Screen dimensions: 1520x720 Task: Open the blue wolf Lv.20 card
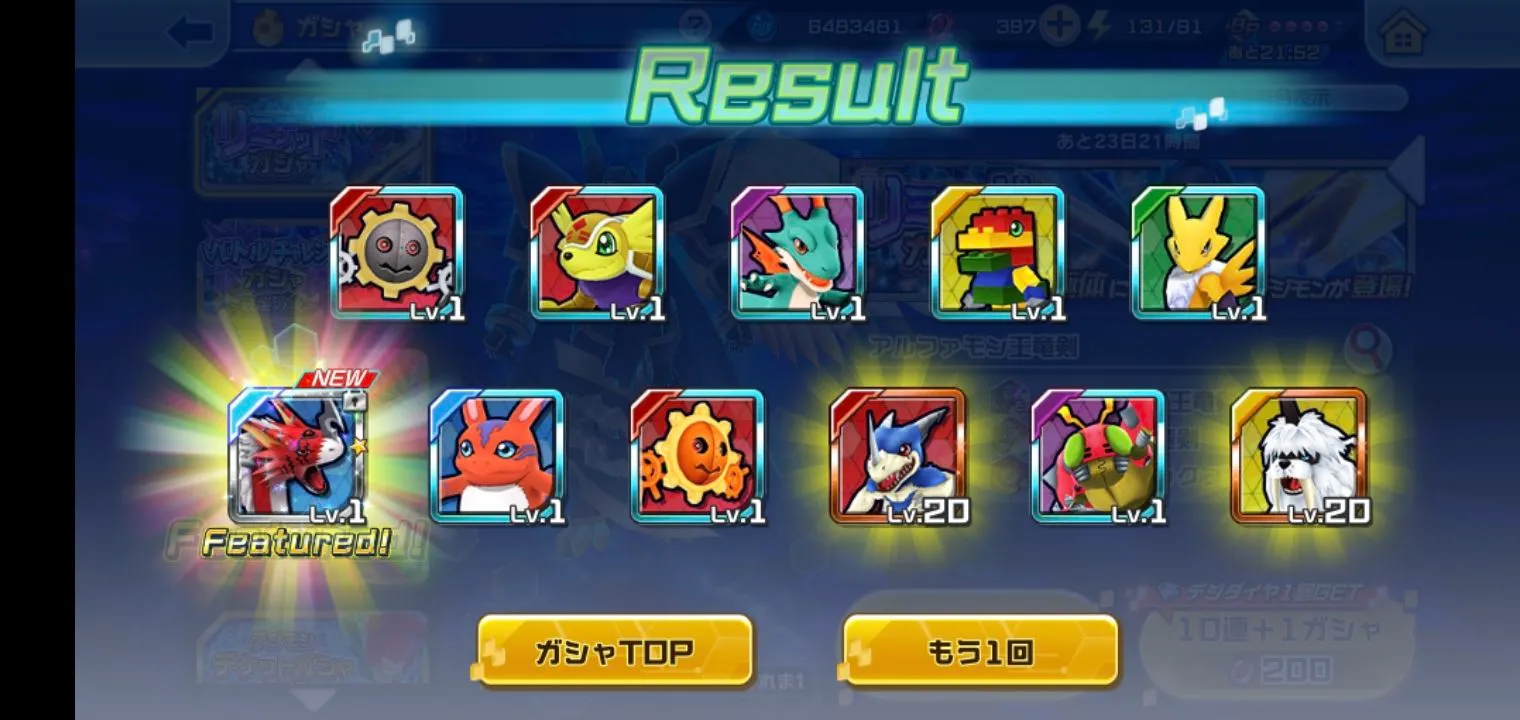pyautogui.click(x=898, y=455)
